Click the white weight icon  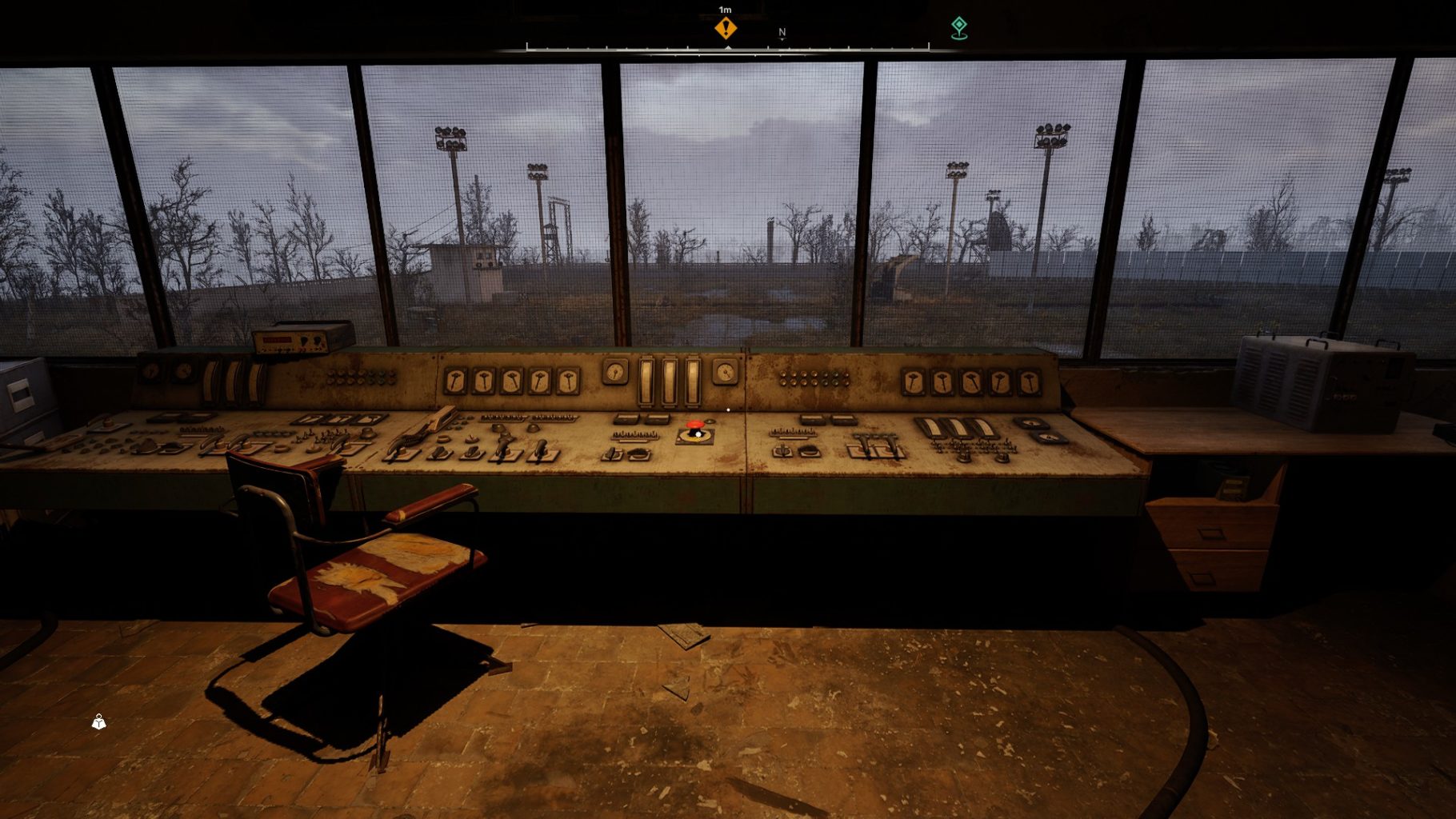coord(98,722)
